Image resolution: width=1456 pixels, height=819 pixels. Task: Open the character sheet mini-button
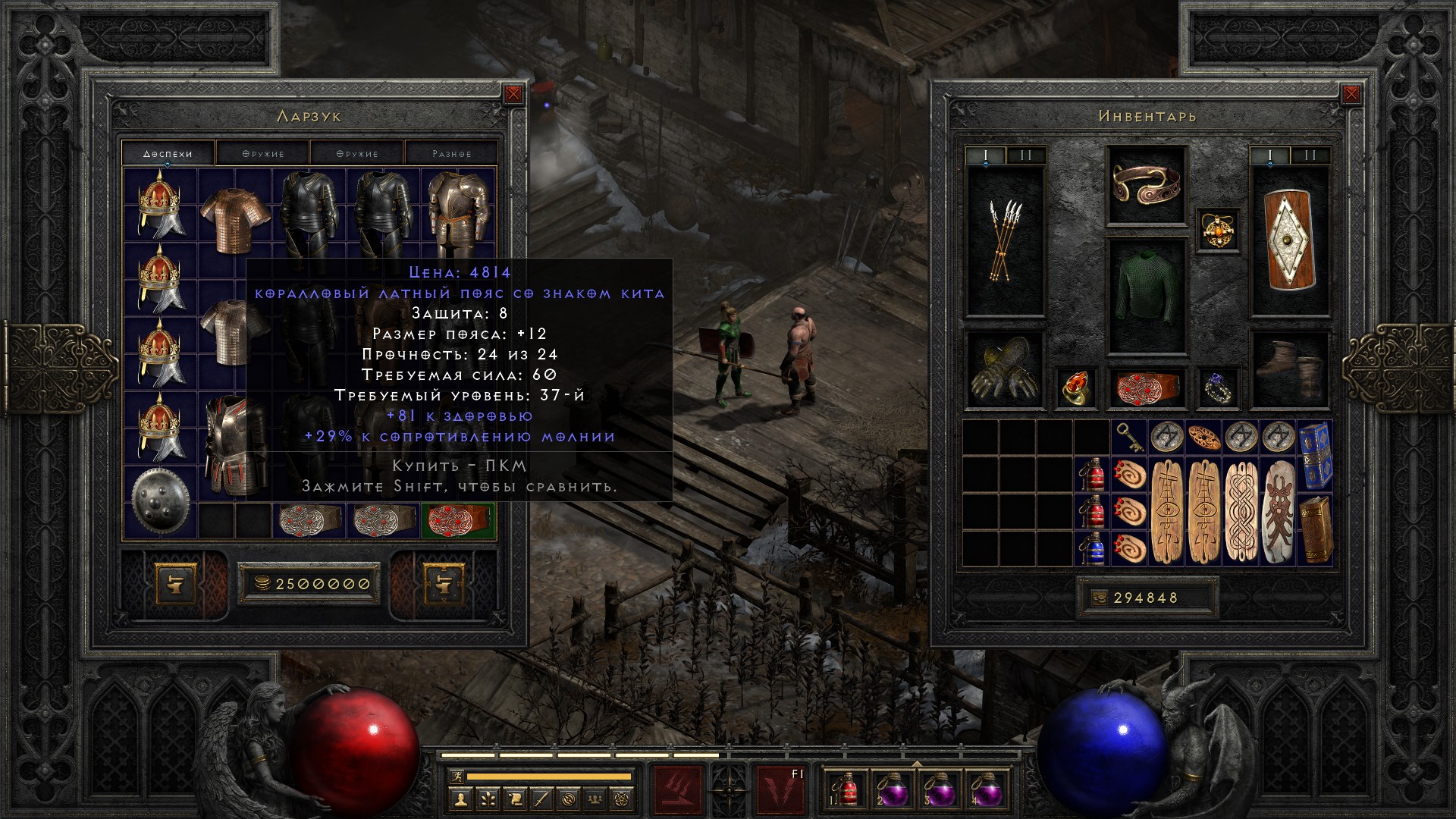pyautogui.click(x=460, y=798)
